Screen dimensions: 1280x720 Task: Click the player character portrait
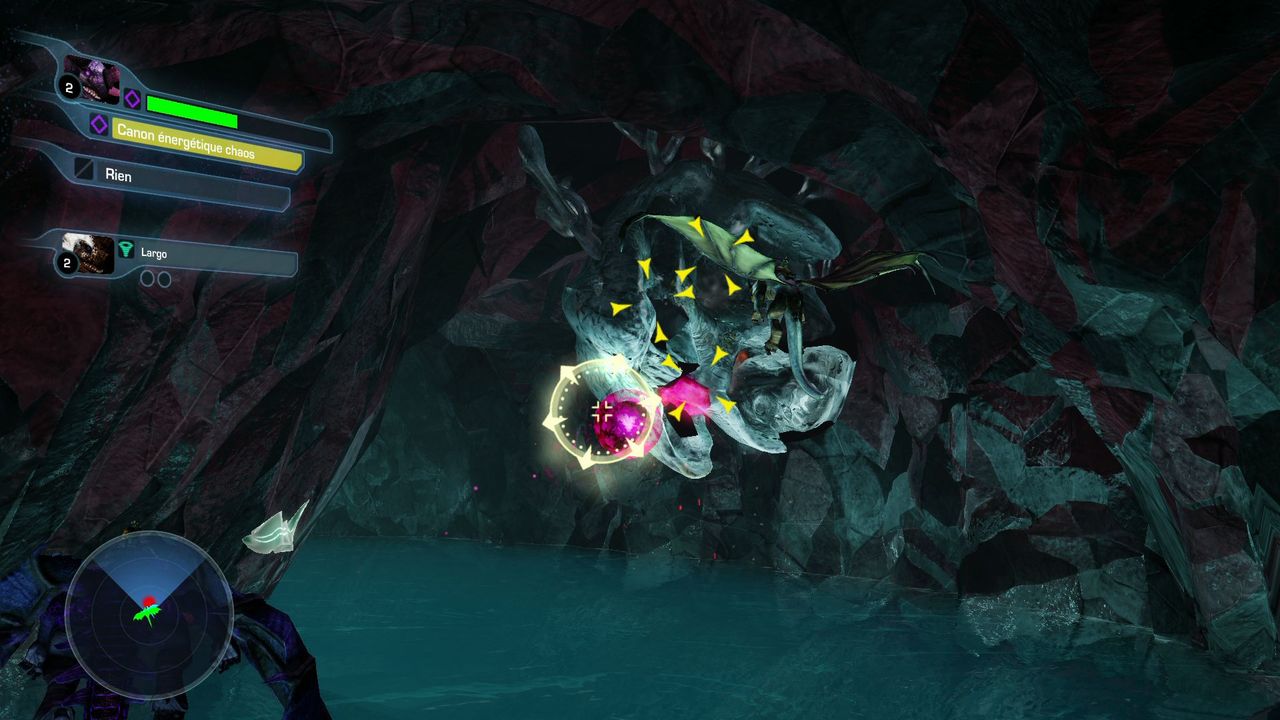tap(92, 78)
